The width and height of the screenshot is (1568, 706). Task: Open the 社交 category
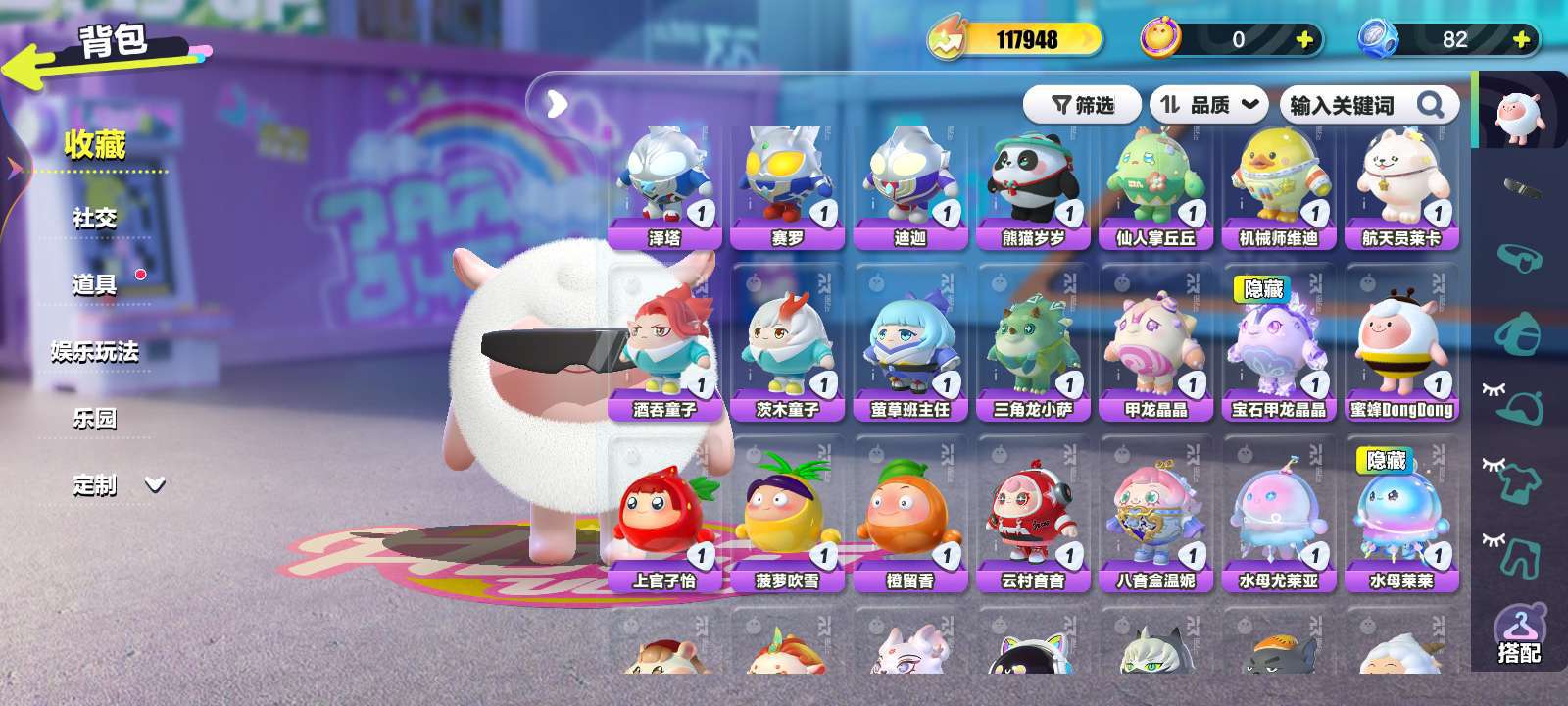[94, 218]
